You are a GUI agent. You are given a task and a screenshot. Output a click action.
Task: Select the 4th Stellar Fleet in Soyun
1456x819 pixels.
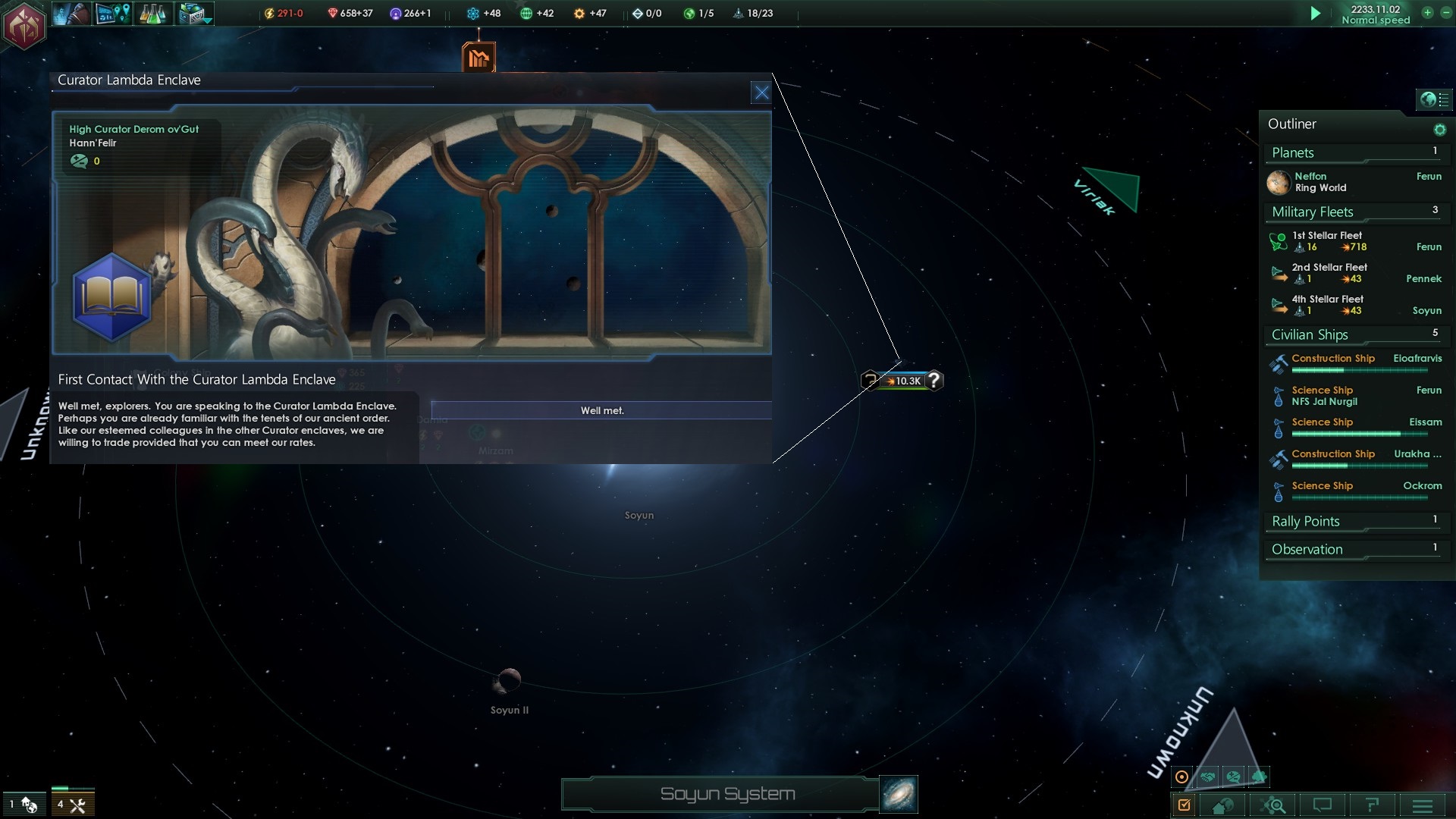point(1327,305)
